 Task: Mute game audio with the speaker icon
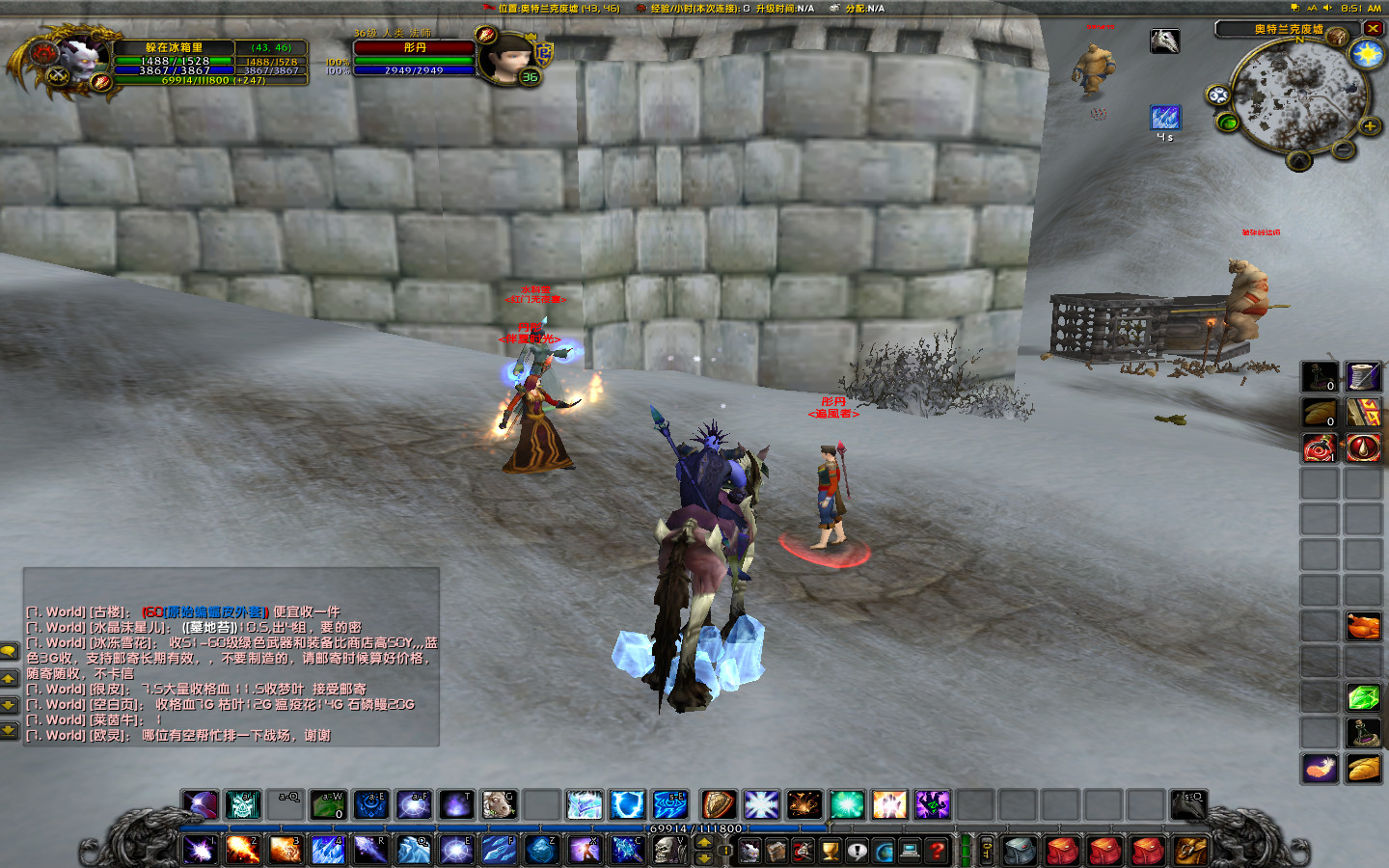1327,8
